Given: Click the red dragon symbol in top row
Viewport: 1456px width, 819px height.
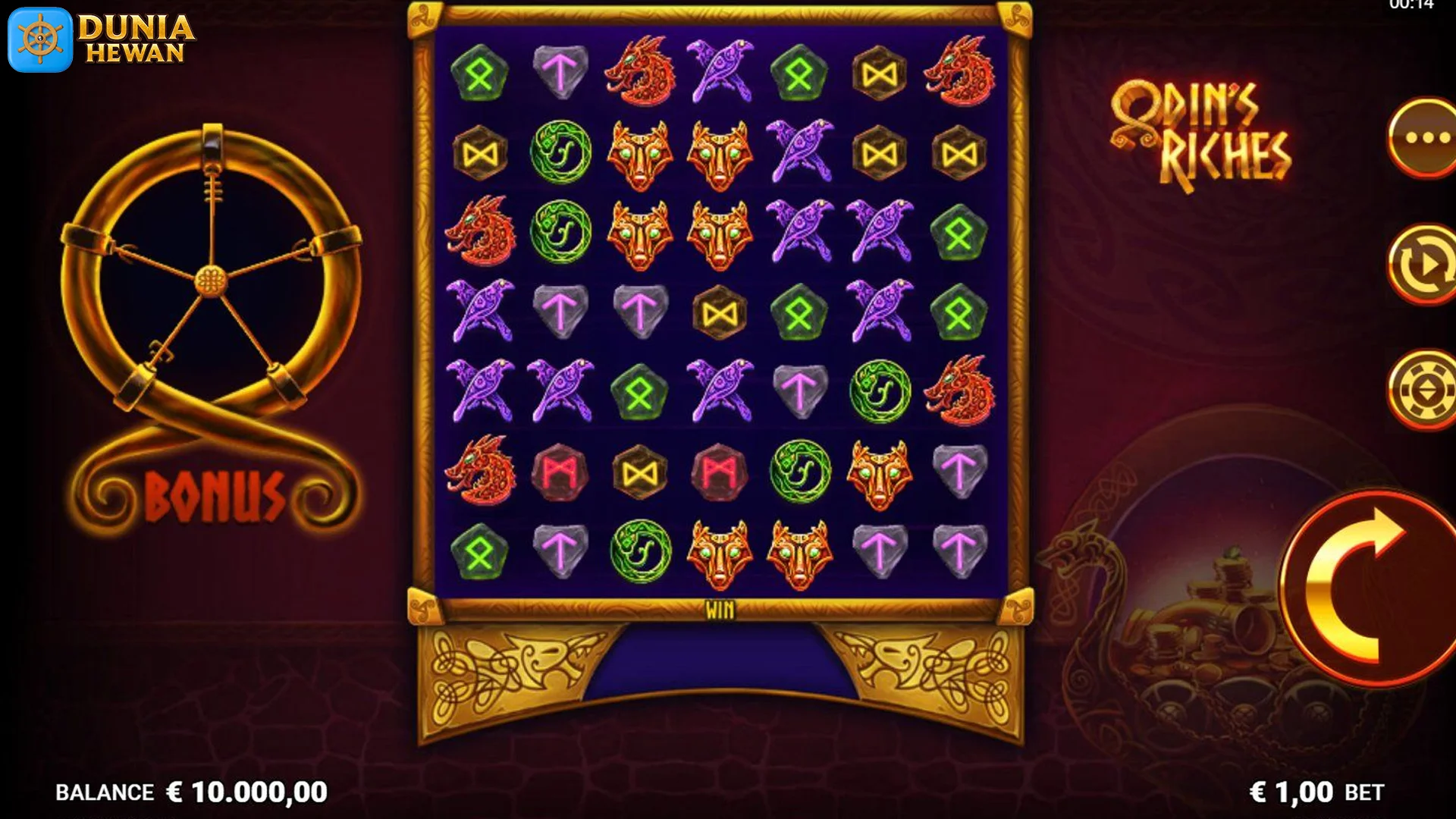Looking at the screenshot, I should 640,72.
